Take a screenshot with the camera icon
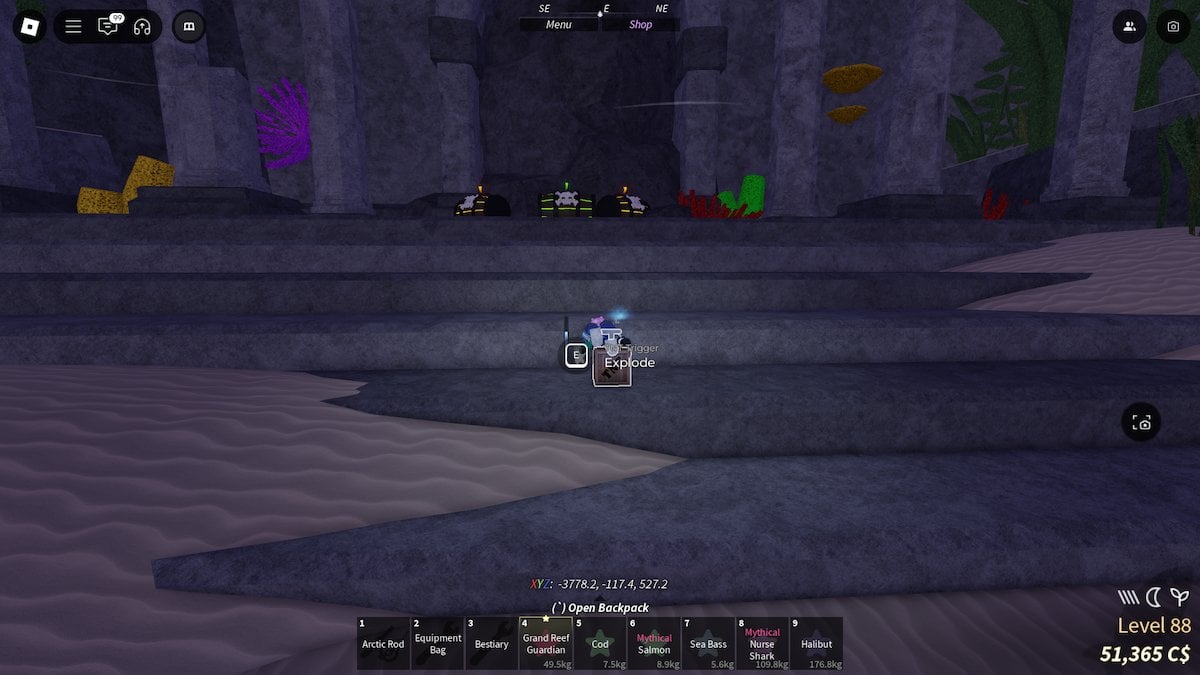The image size is (1200, 675). (x=1173, y=27)
